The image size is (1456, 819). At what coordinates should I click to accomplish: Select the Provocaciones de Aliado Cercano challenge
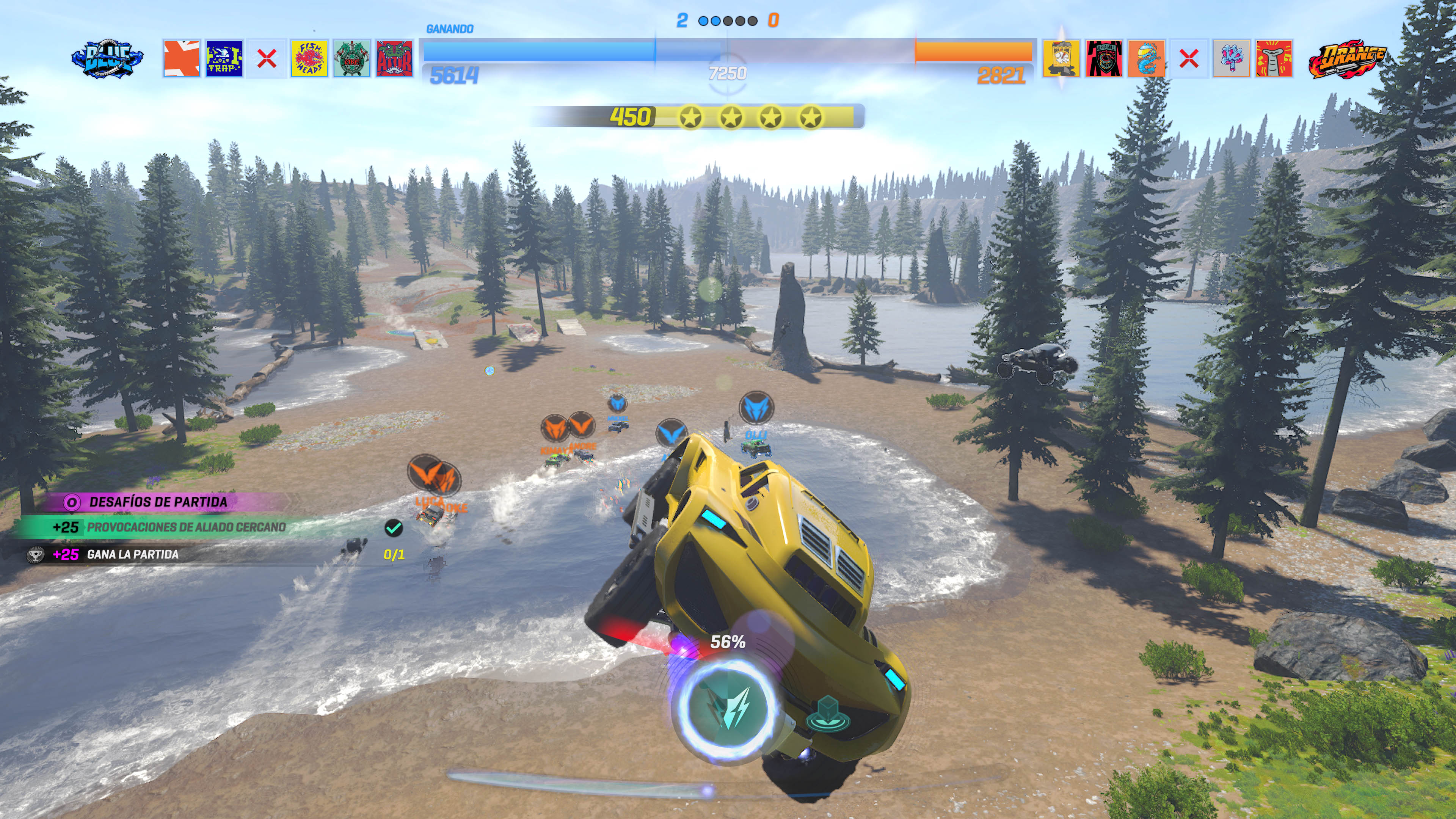(187, 527)
